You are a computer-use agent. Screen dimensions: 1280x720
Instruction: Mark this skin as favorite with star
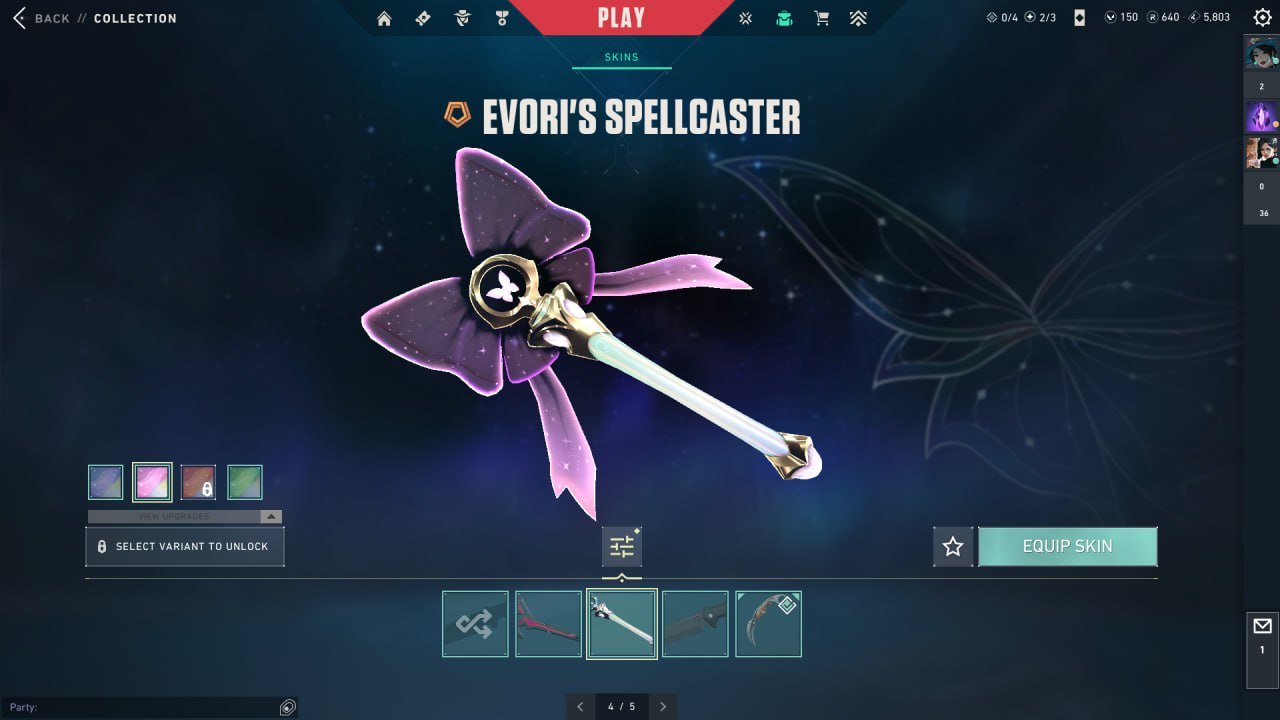(953, 547)
